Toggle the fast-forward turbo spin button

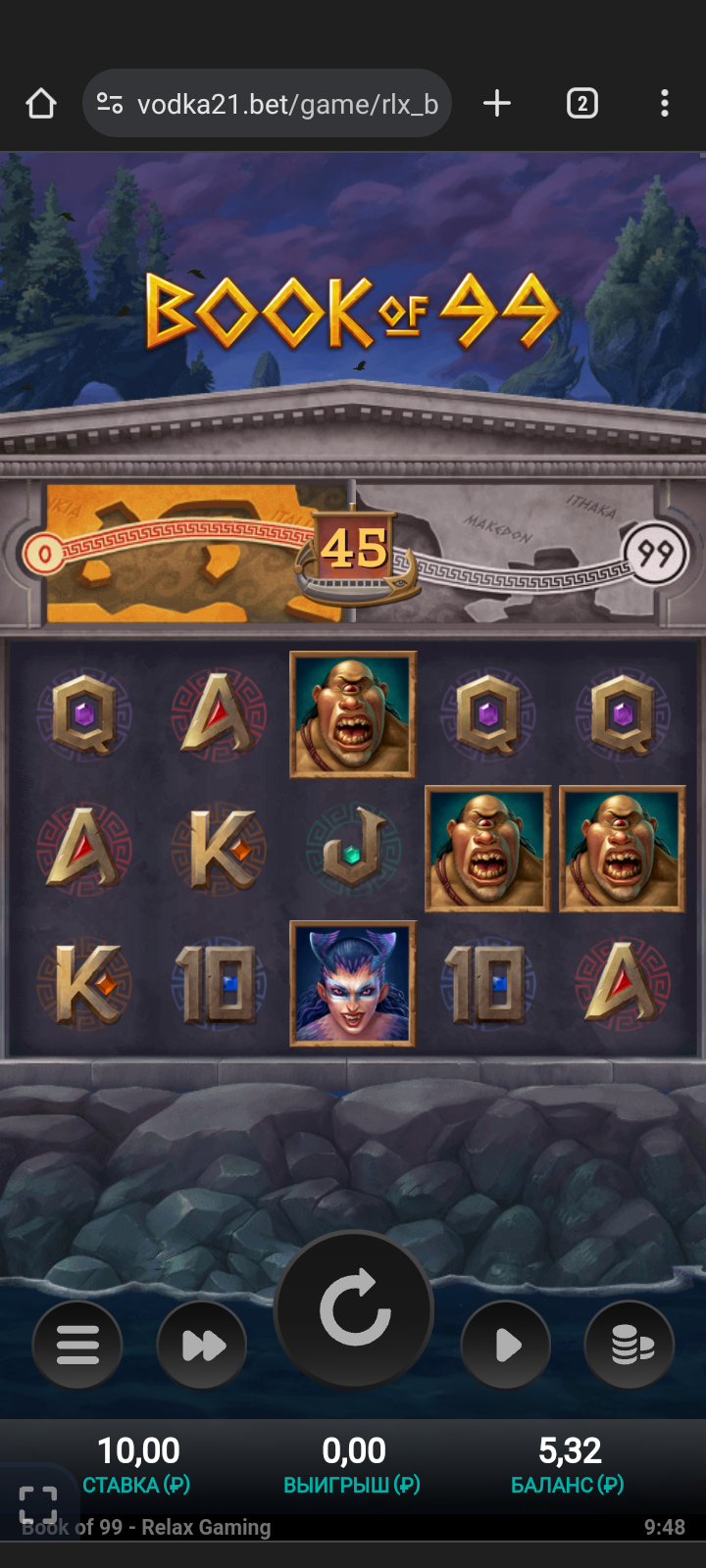[x=202, y=1345]
